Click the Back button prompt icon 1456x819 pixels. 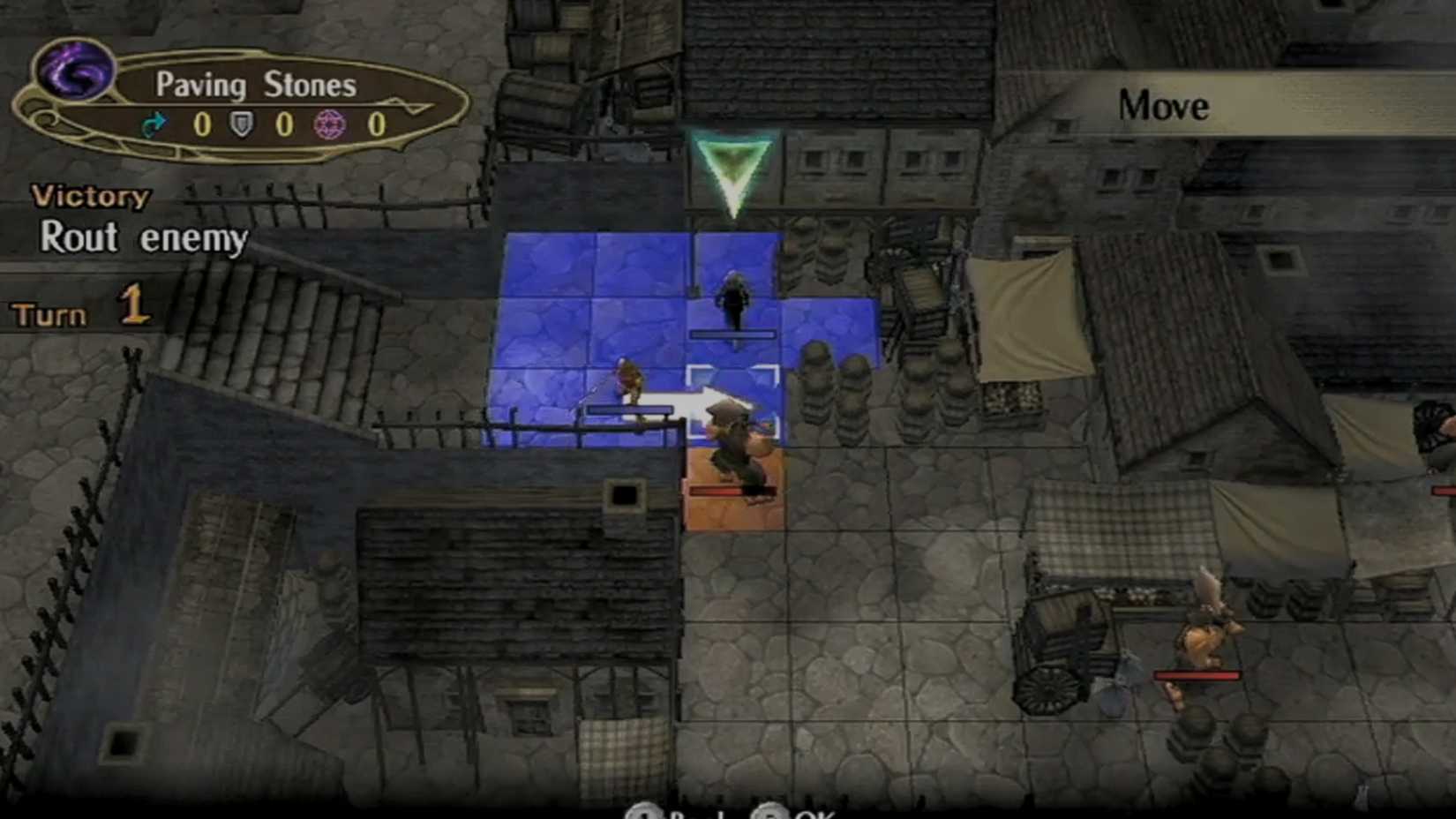644,814
